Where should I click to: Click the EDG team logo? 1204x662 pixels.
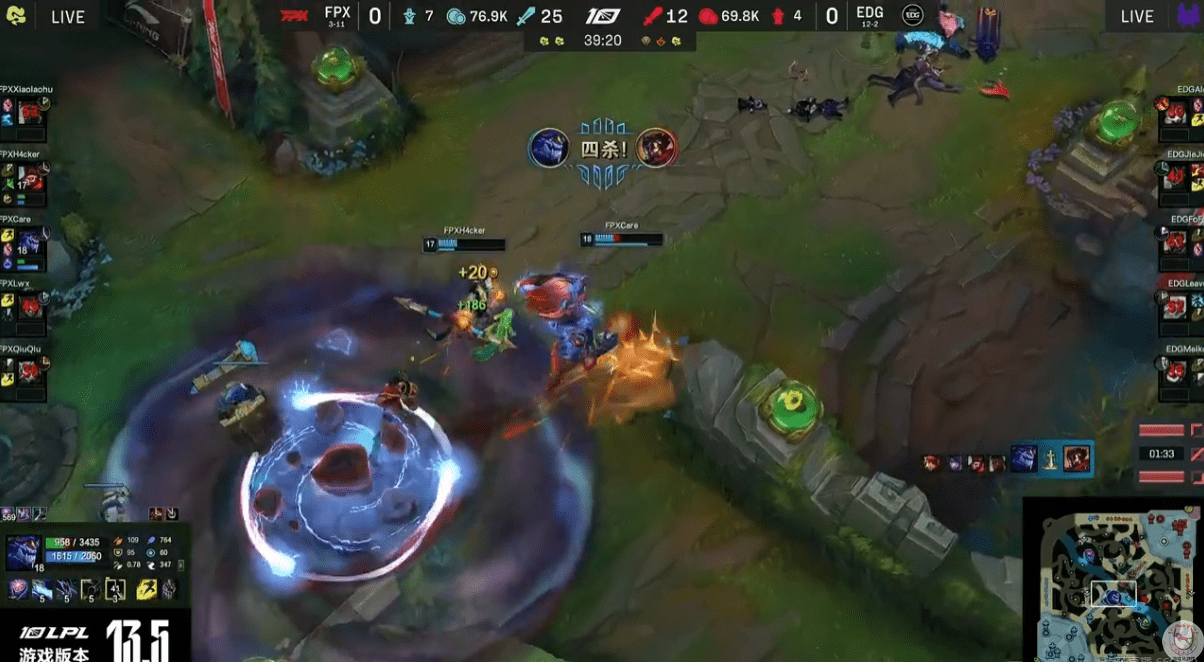(912, 16)
